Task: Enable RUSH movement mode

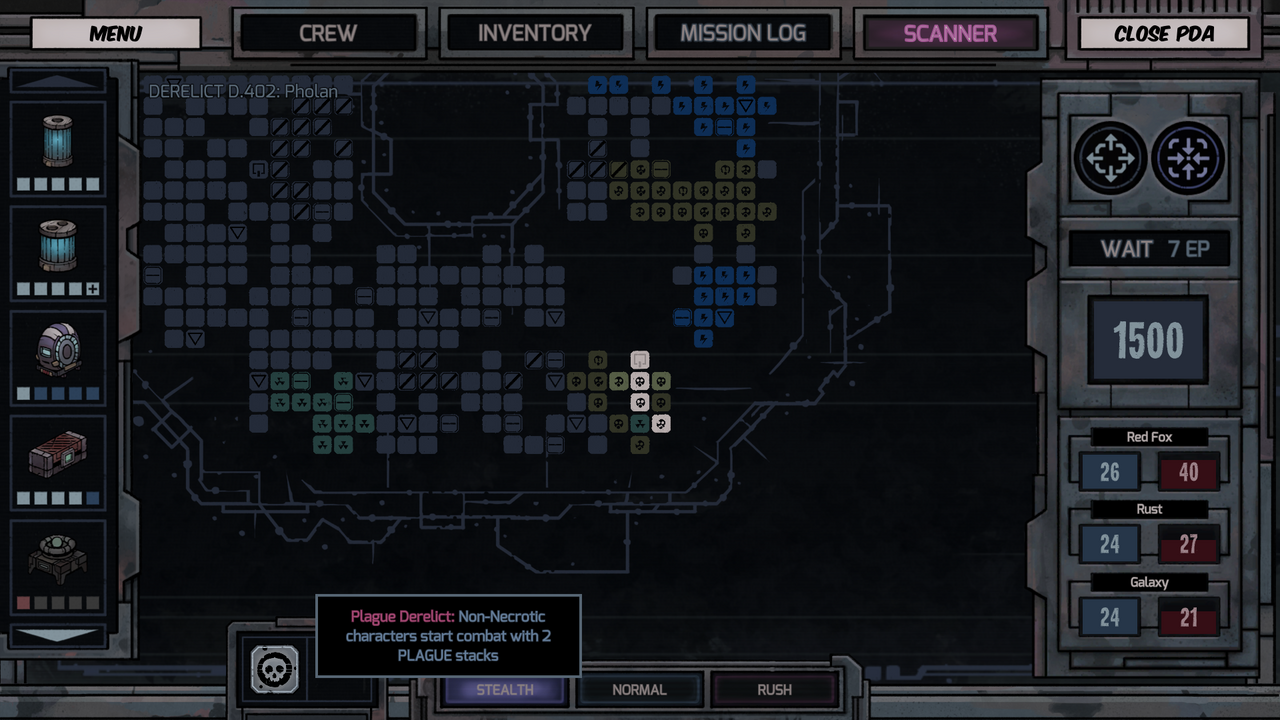Action: click(x=775, y=689)
